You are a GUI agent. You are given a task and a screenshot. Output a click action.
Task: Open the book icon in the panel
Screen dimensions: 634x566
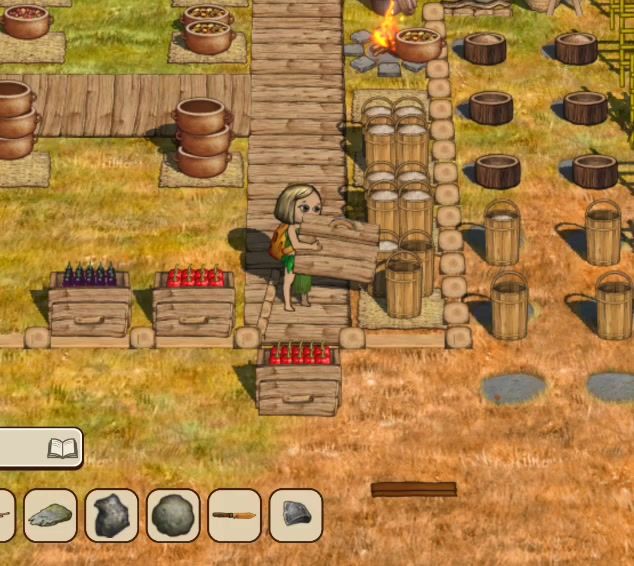pos(62,449)
